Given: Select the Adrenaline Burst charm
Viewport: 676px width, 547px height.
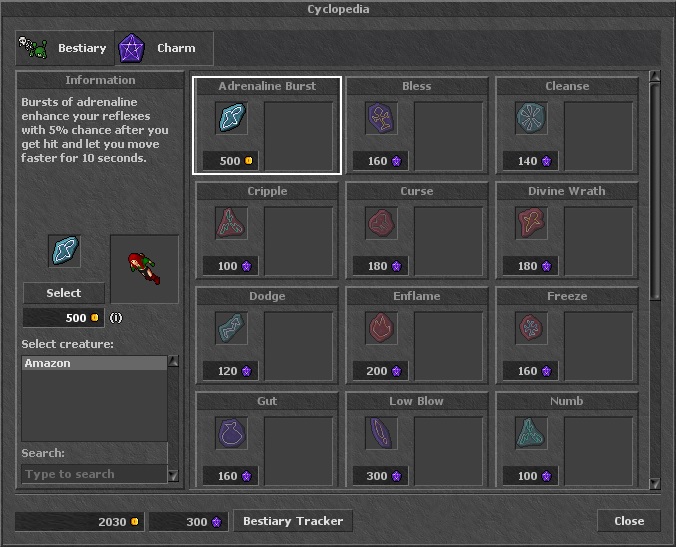Looking at the screenshot, I should (x=232, y=118).
